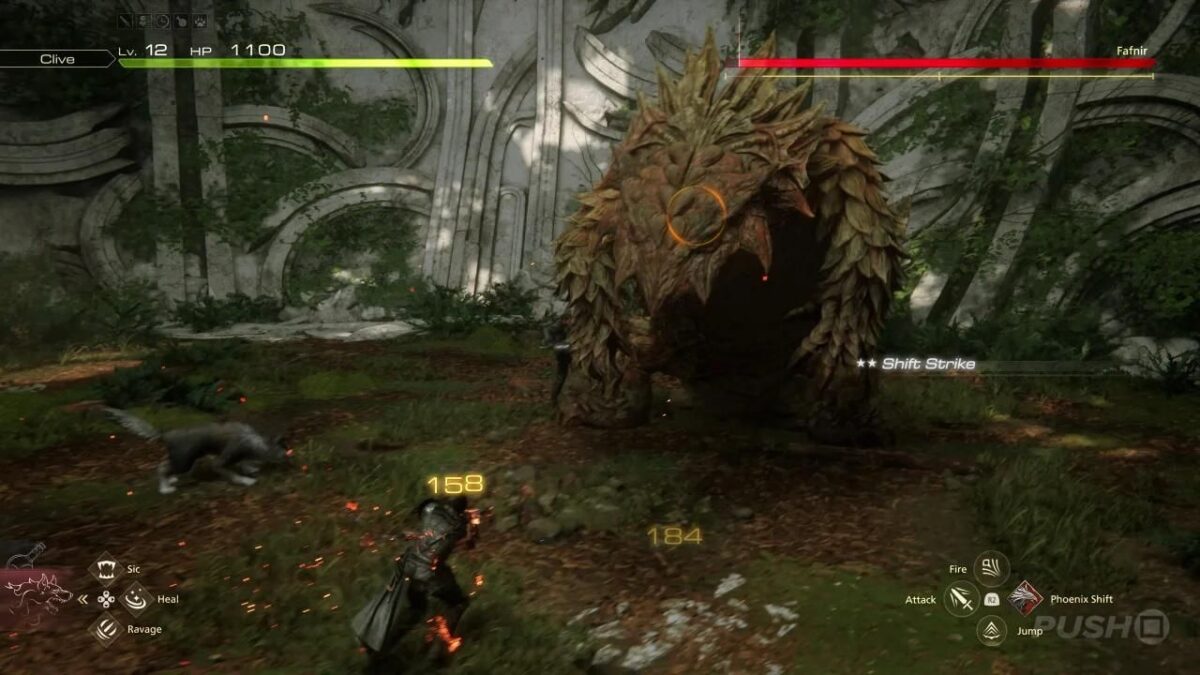The image size is (1200, 675).
Task: Tap the Jump action icon
Action: 991,630
